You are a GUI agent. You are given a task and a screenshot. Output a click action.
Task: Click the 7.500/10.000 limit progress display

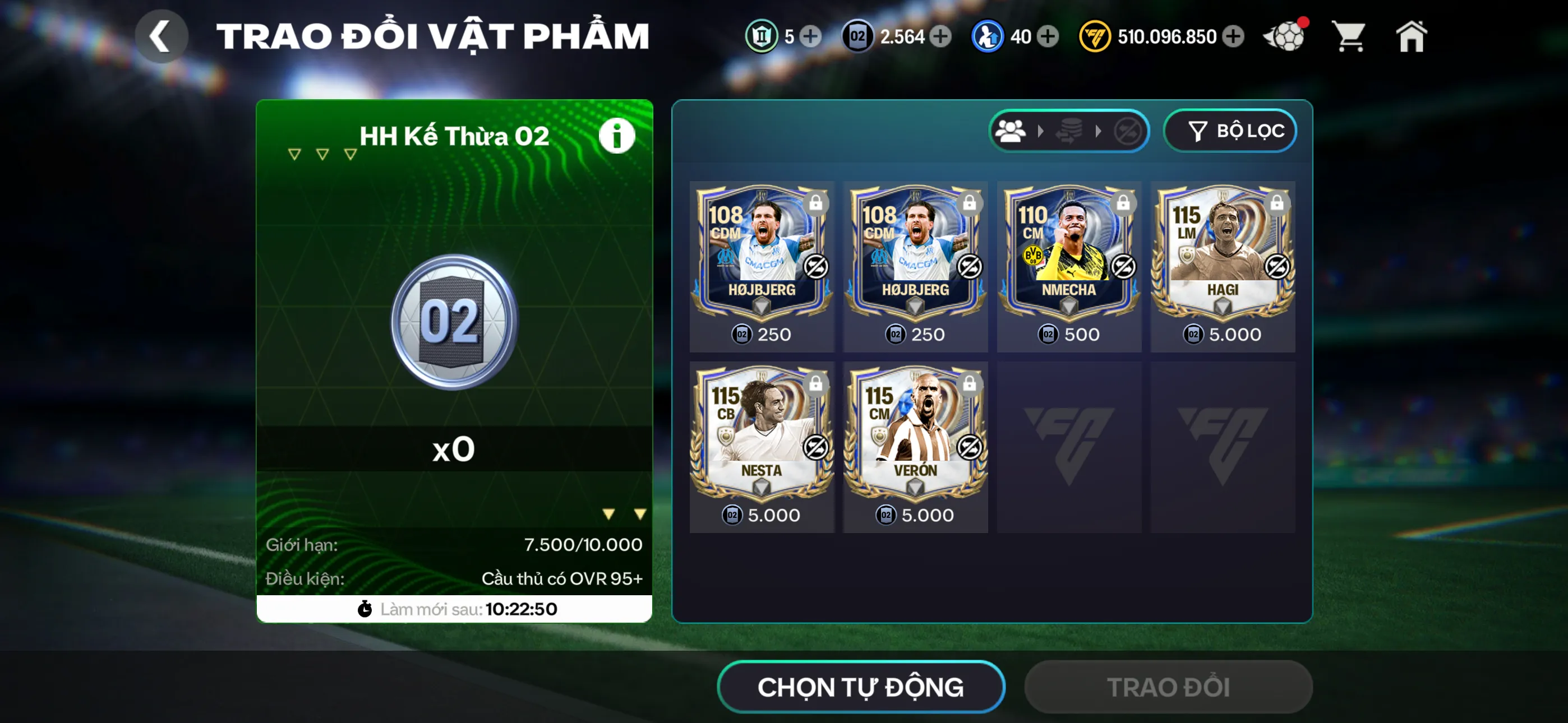pyautogui.click(x=583, y=545)
